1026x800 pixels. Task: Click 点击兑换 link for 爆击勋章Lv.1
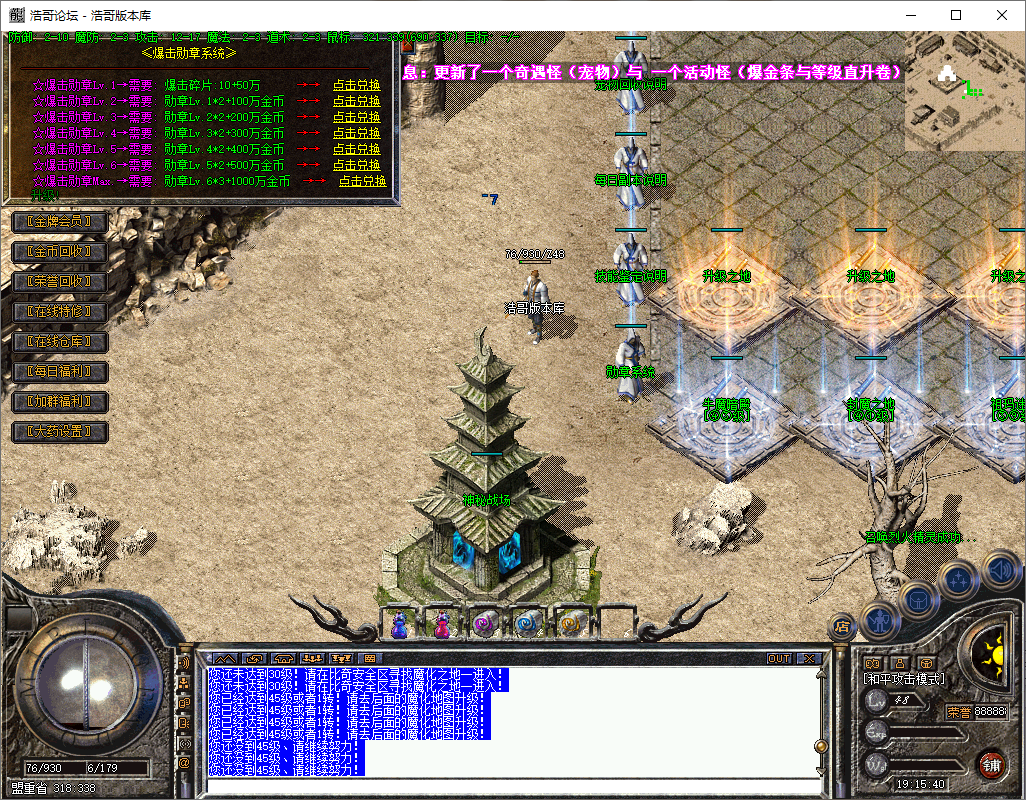tap(356, 86)
